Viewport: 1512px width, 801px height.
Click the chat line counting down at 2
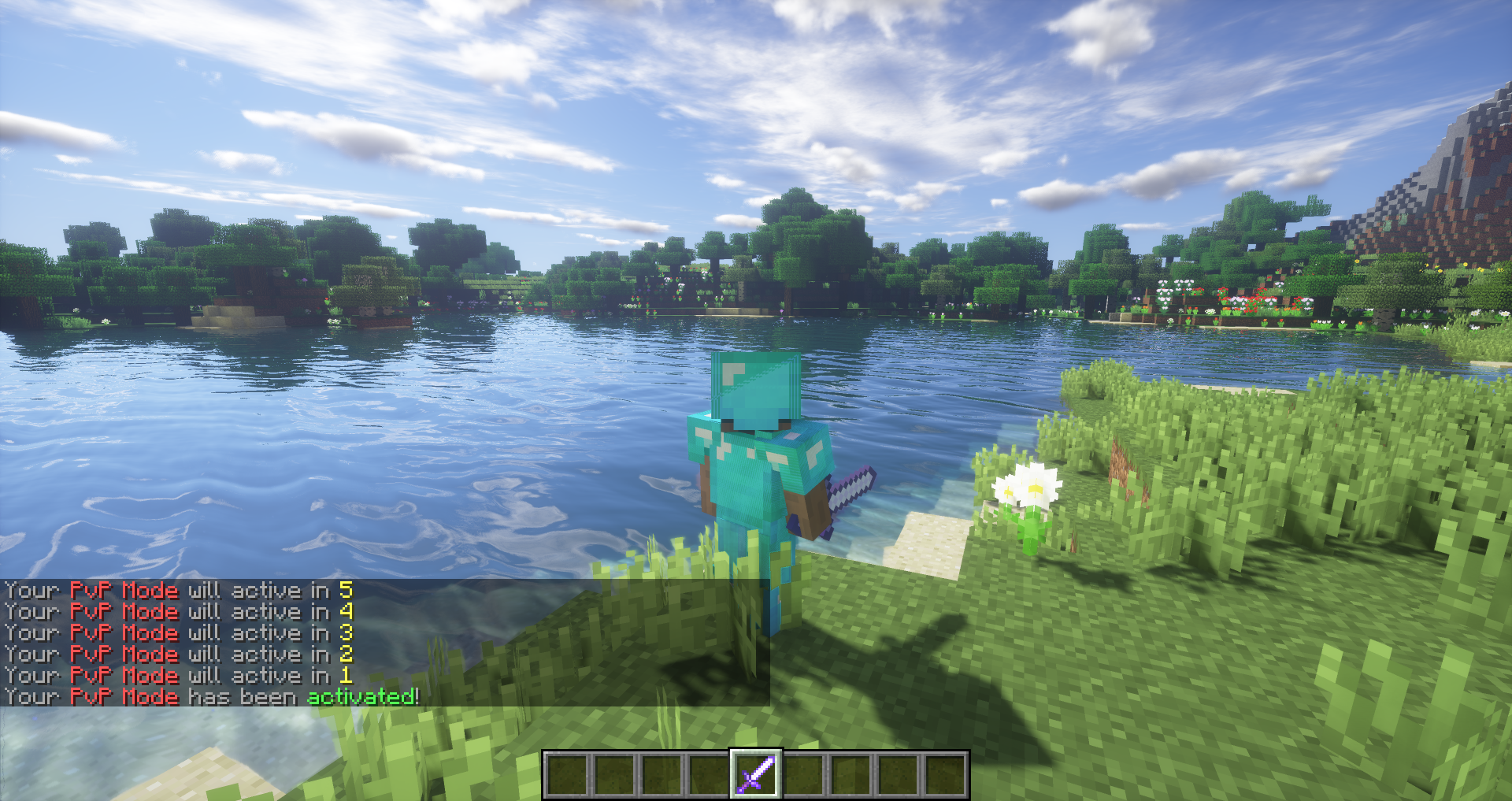[x=173, y=654]
